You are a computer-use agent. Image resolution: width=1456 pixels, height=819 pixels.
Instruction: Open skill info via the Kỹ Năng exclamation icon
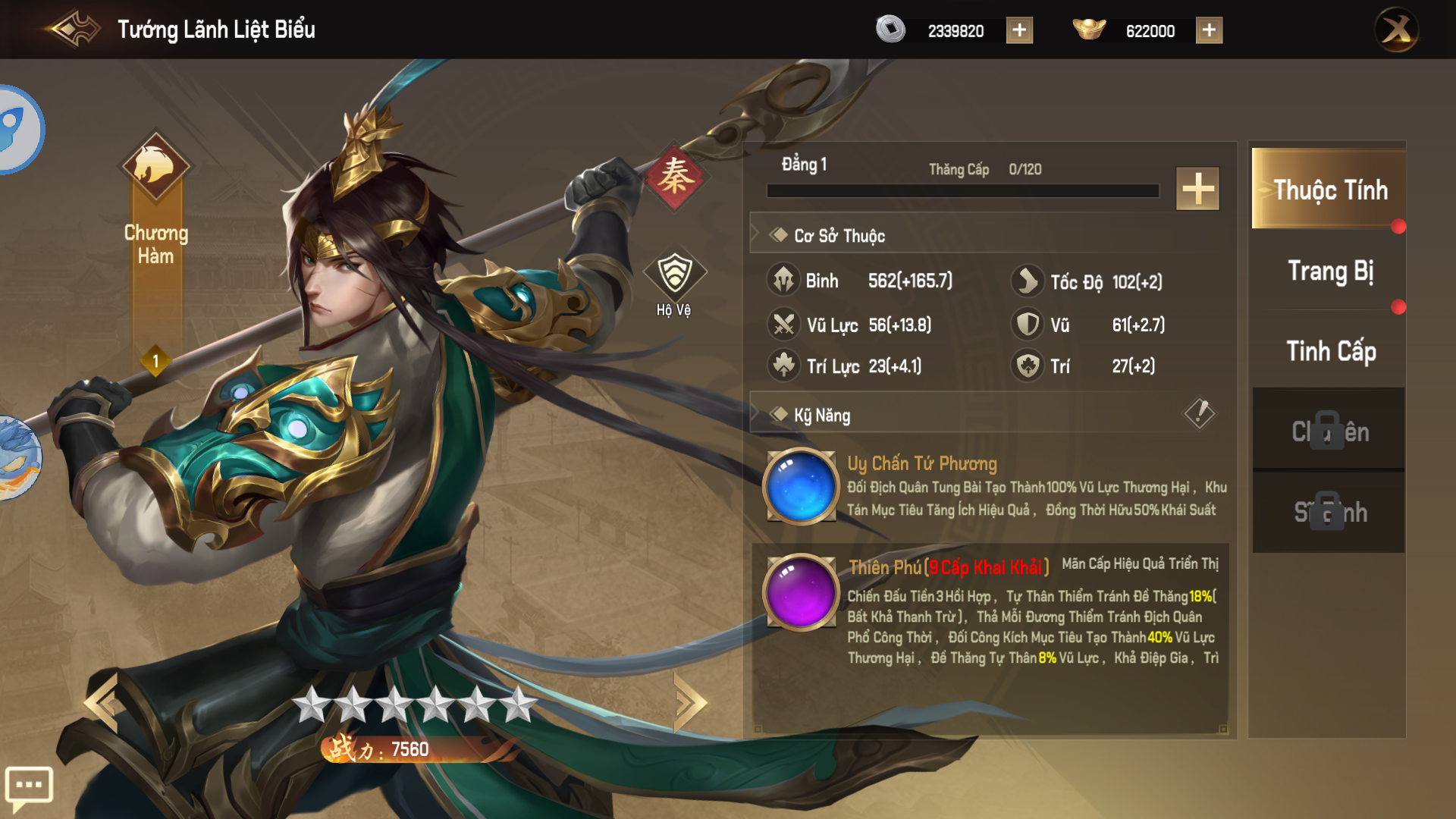1199,413
